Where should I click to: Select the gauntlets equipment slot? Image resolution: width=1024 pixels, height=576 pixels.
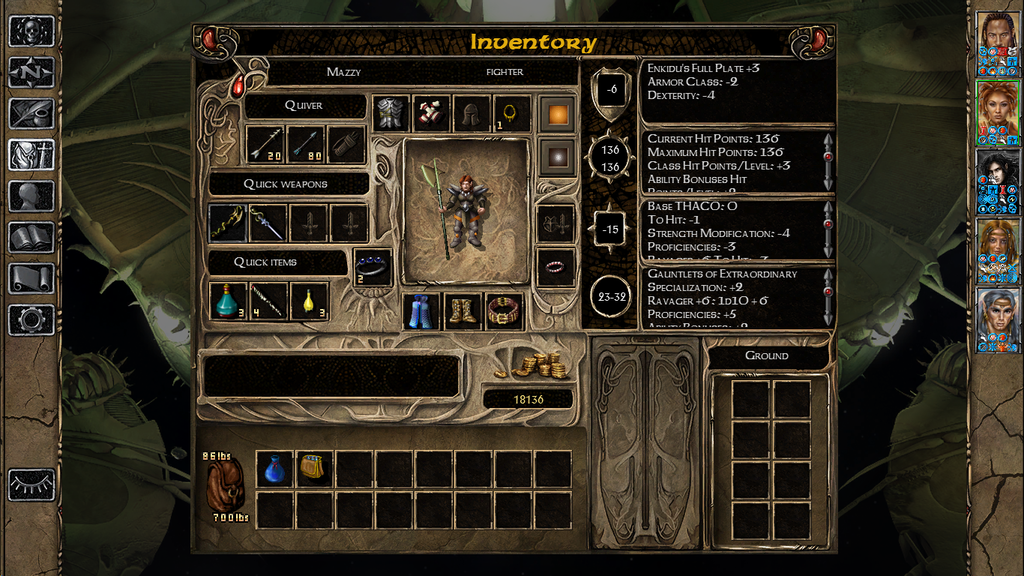(x=431, y=114)
